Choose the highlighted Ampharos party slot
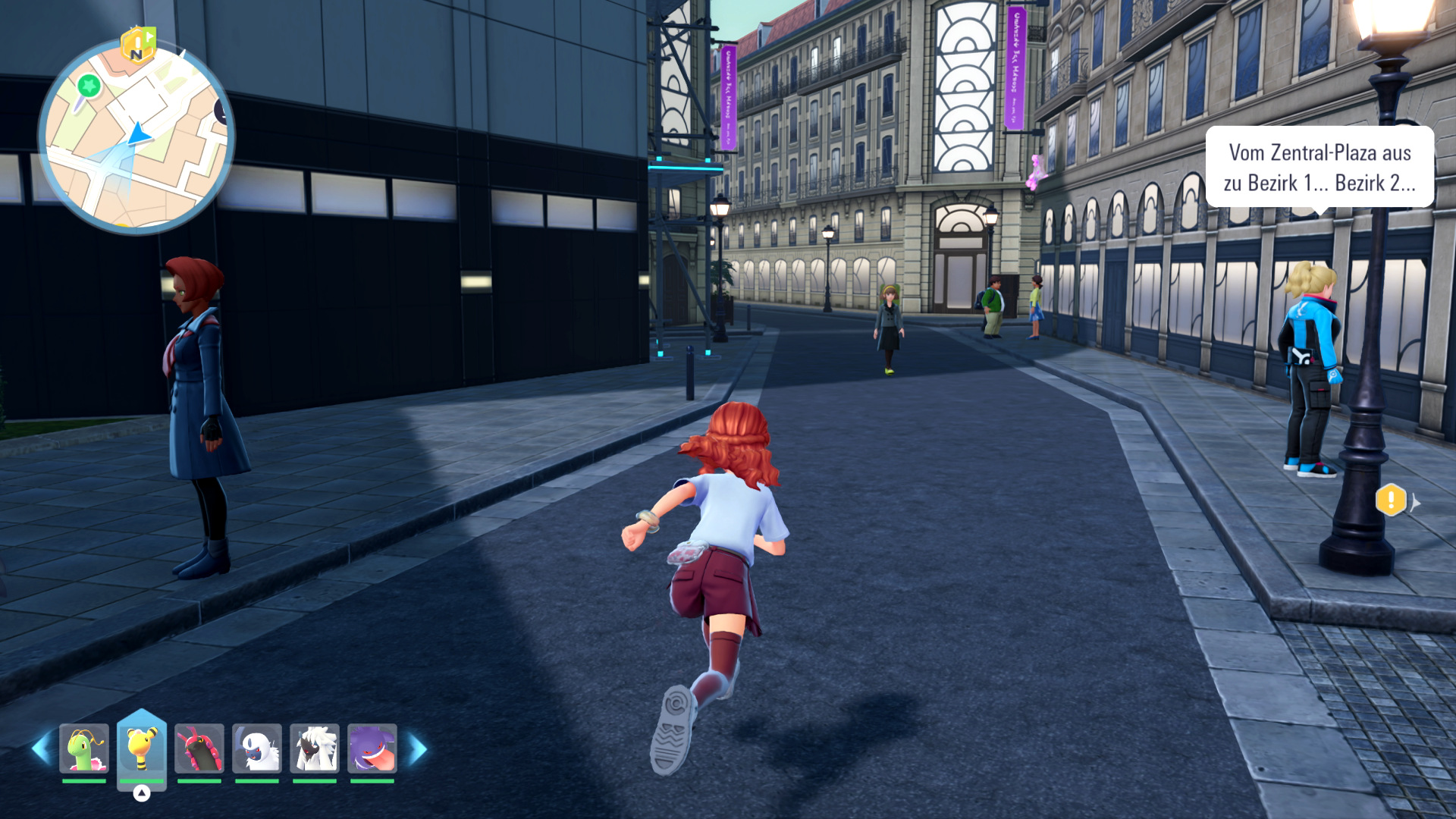Image resolution: width=1456 pixels, height=819 pixels. click(142, 748)
